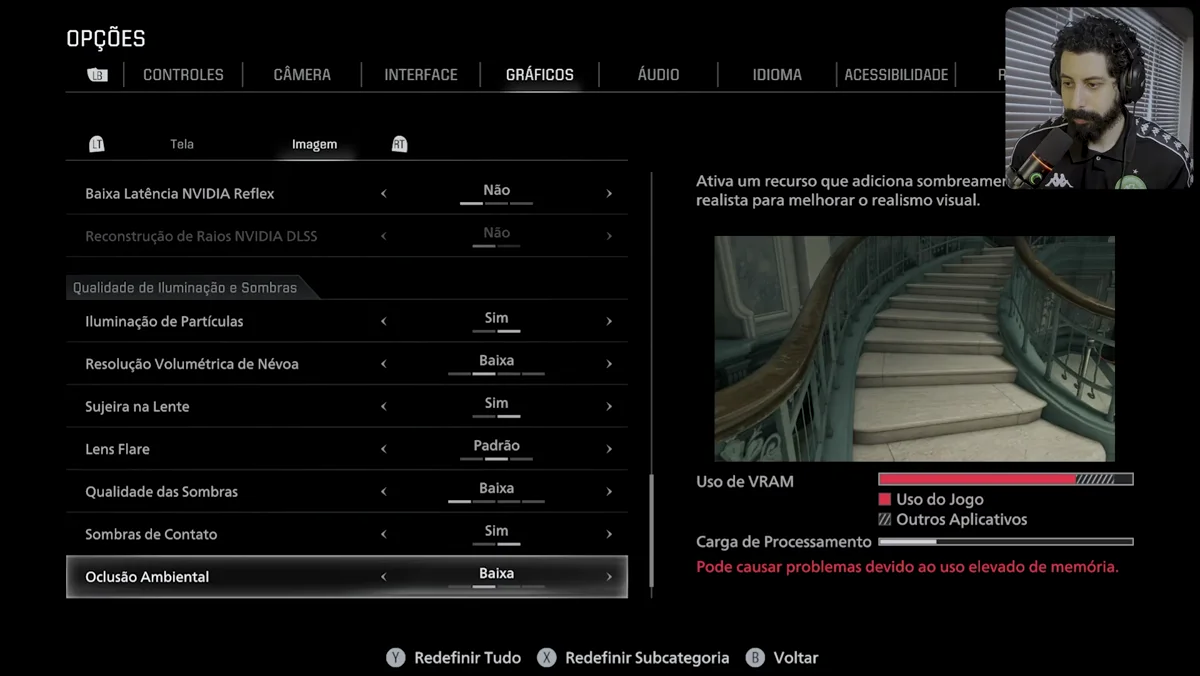Switch to the Acessibilidade tab
Viewport: 1200px width, 676px height.
point(896,75)
